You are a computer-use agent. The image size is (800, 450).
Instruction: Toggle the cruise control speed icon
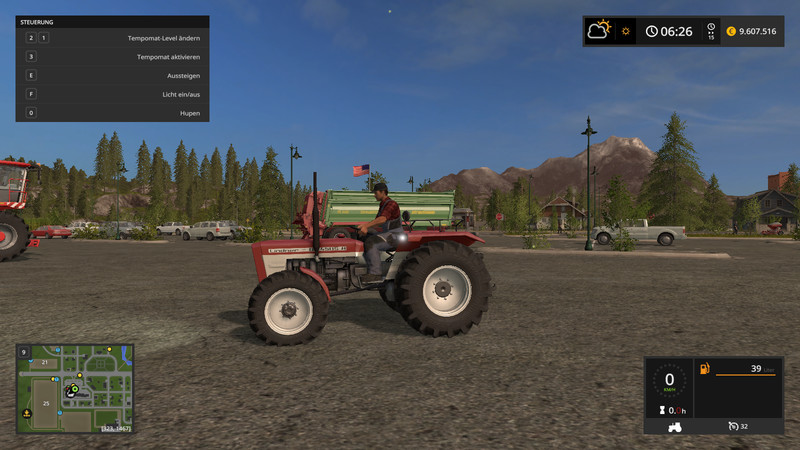coord(733,426)
